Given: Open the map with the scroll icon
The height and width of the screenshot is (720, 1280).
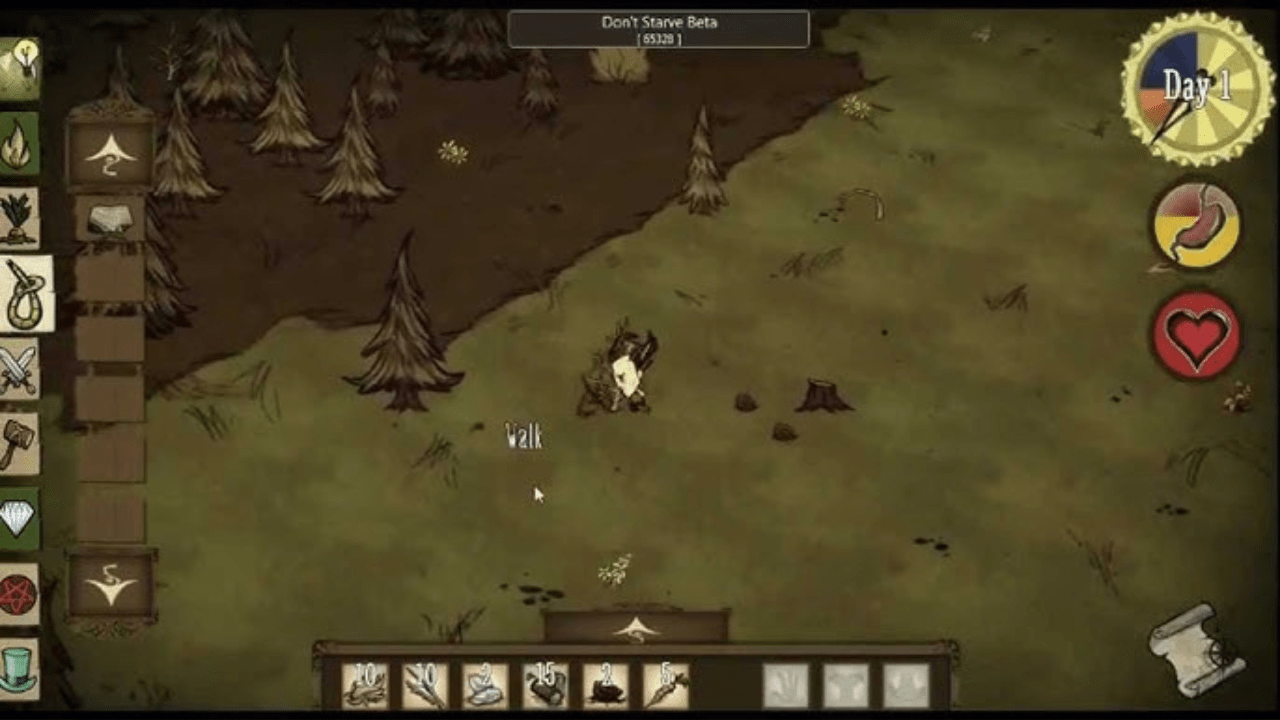Looking at the screenshot, I should coord(1197,650).
